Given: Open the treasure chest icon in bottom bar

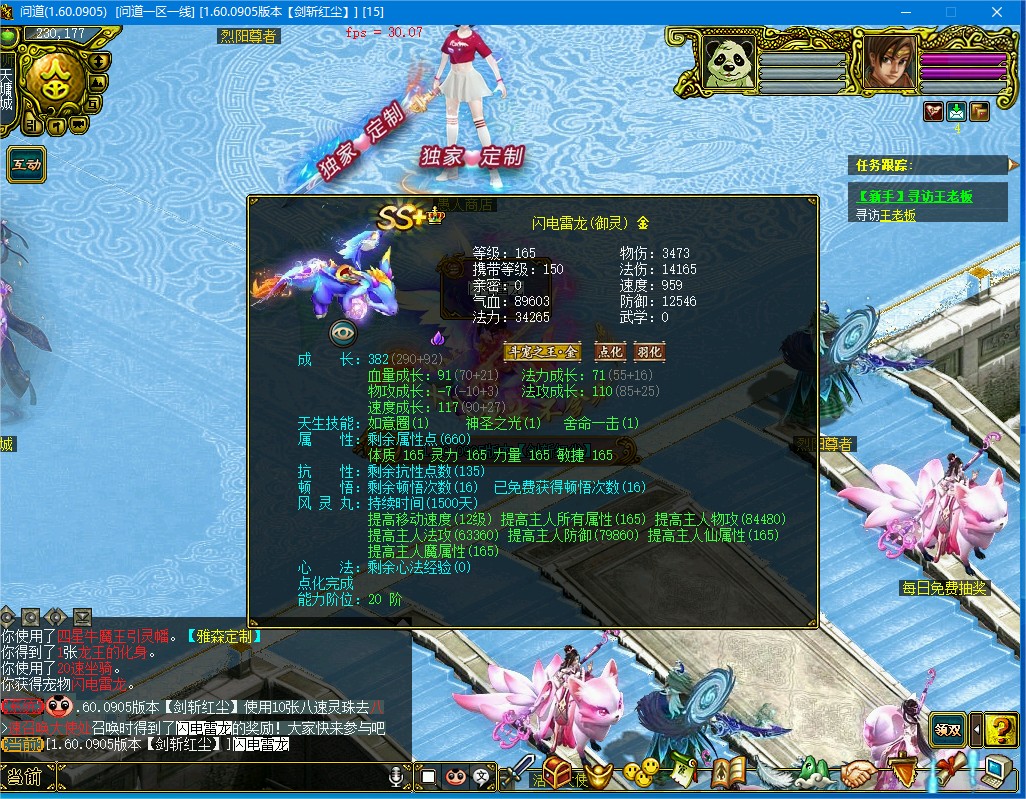Looking at the screenshot, I should (x=557, y=771).
